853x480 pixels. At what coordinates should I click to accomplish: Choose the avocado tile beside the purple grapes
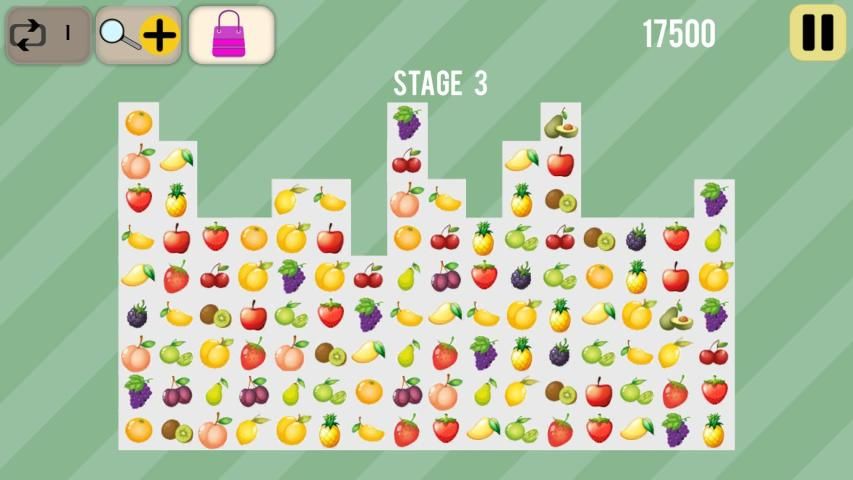675,316
